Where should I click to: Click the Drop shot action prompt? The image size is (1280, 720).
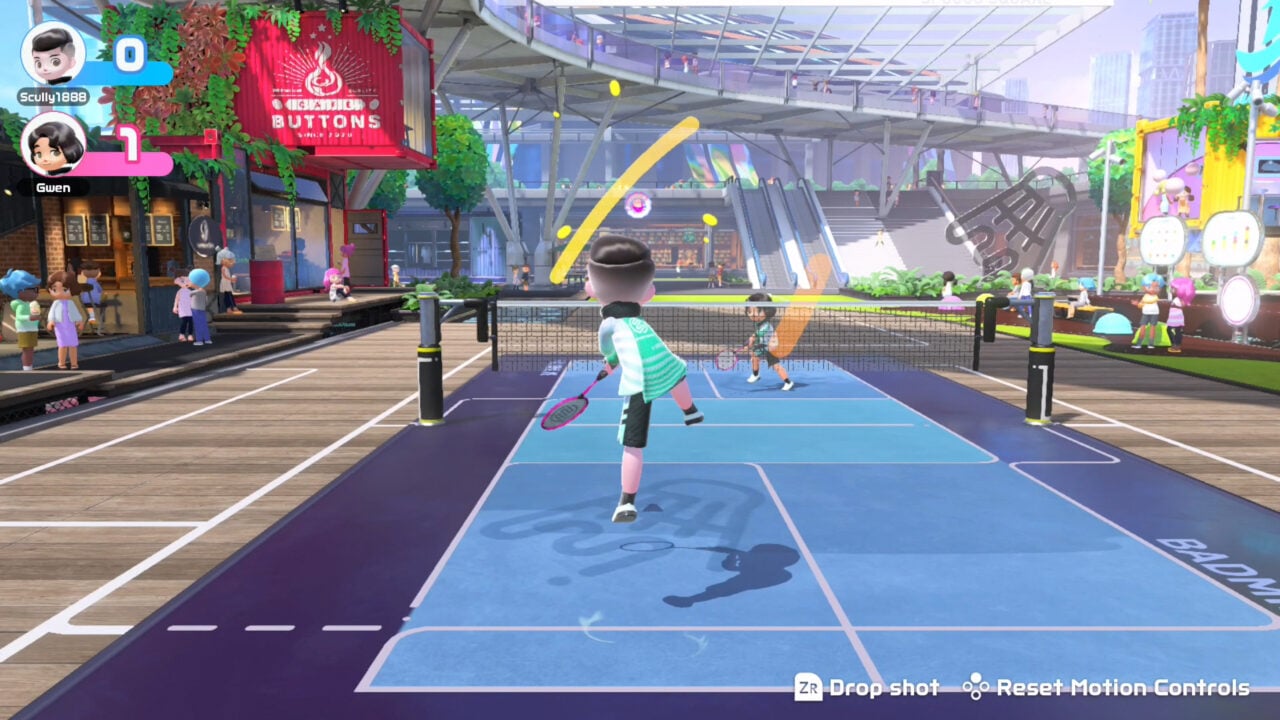click(882, 688)
